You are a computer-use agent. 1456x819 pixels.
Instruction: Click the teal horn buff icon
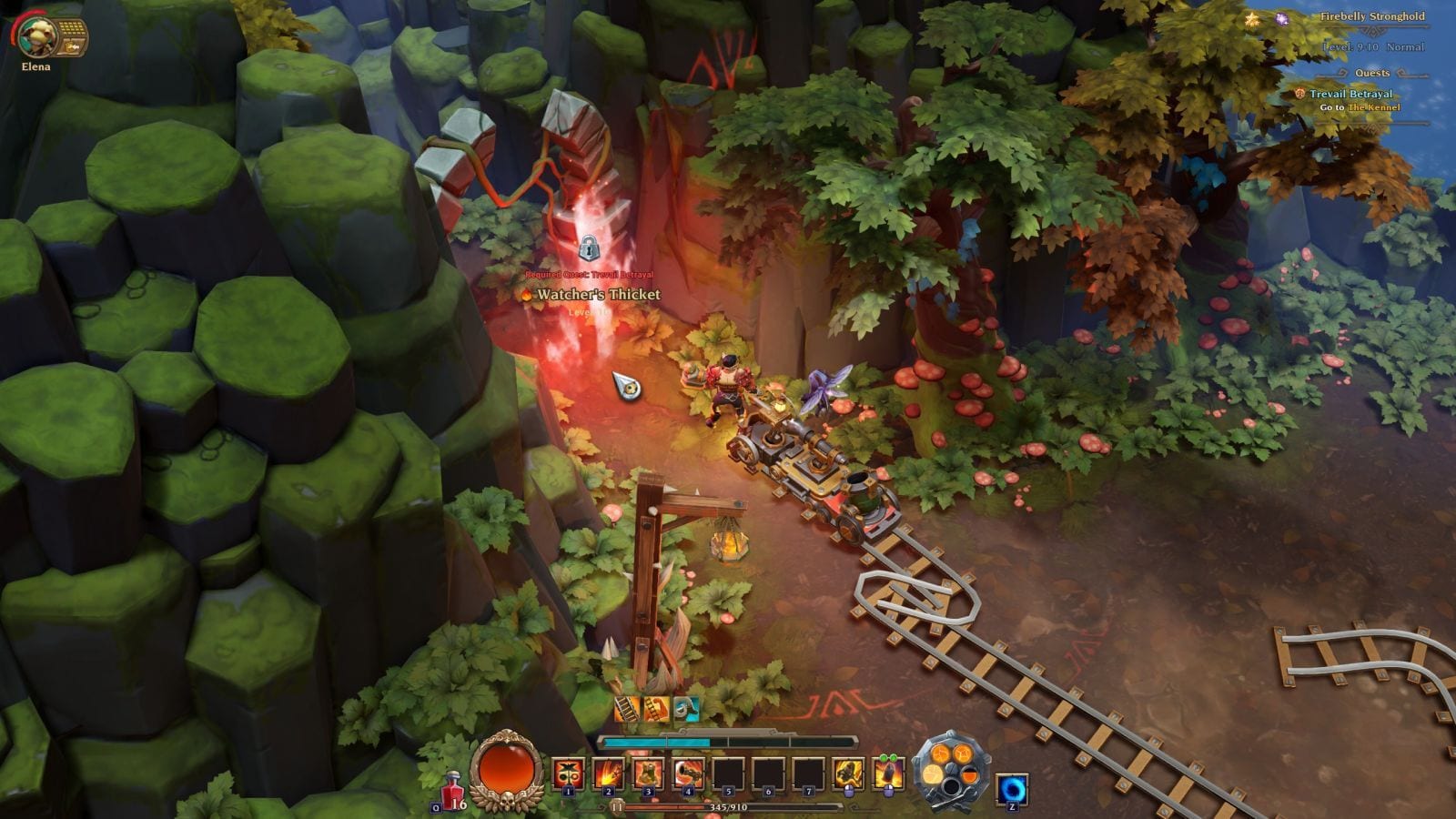pos(686,708)
